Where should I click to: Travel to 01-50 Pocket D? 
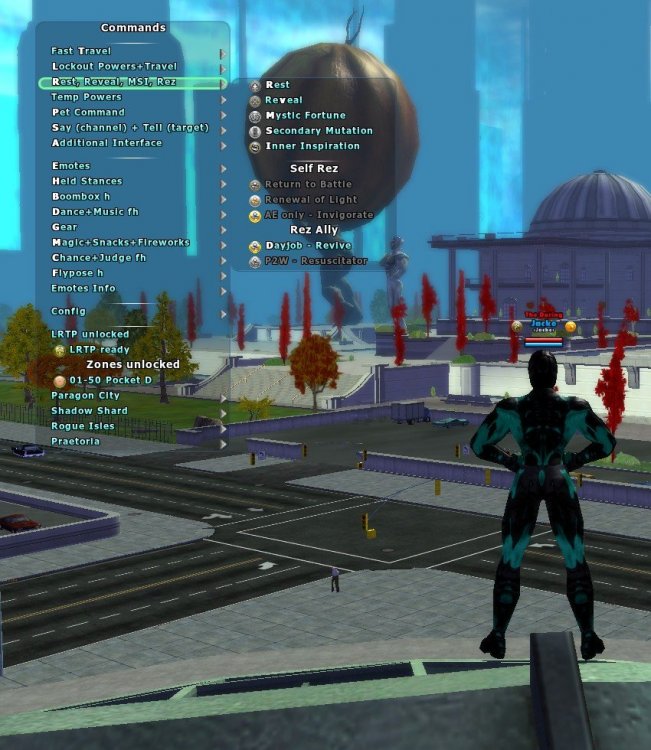tap(109, 381)
